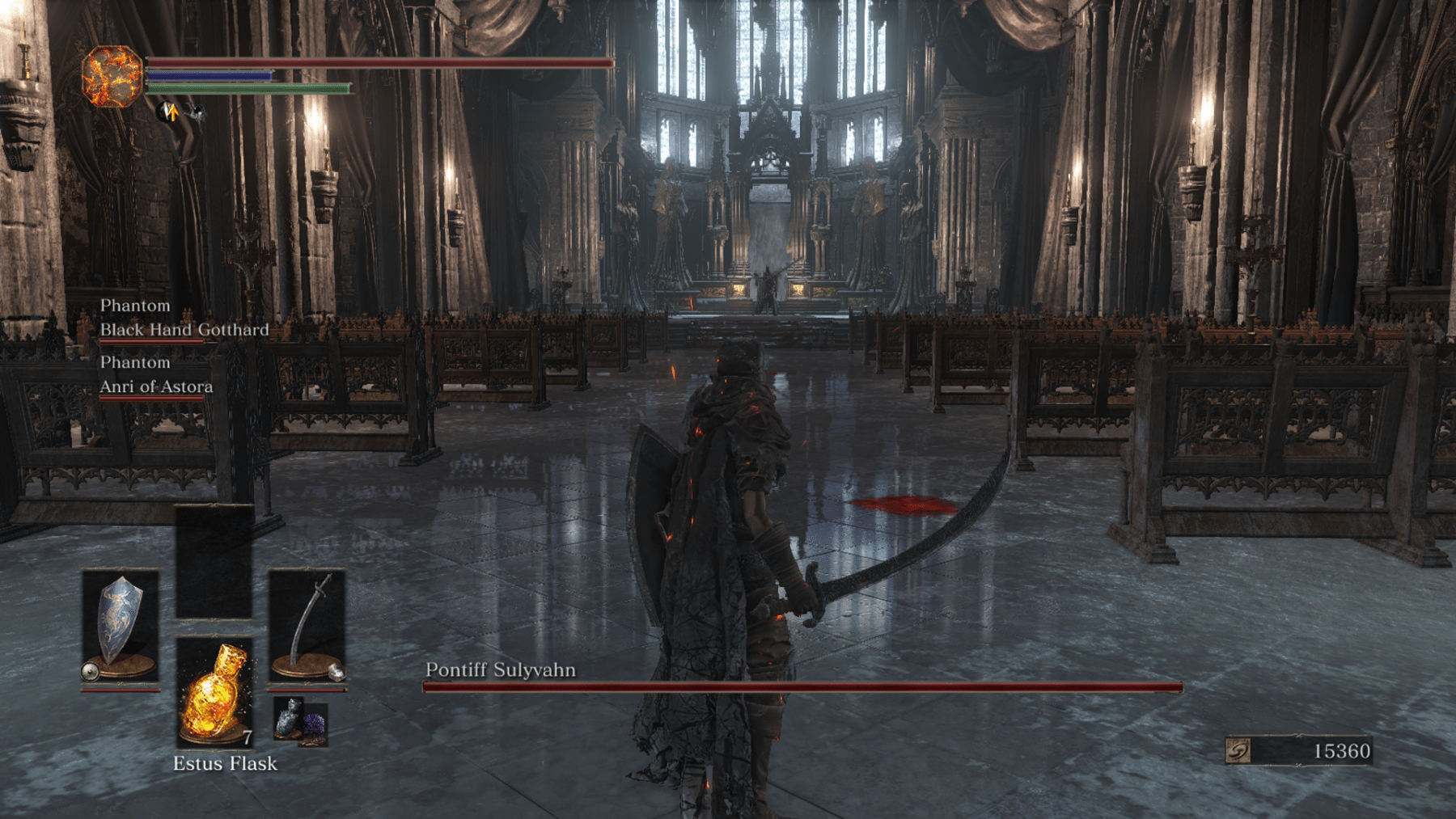Select the Estus Flask quick item slot
The image size is (1456, 819).
(214, 691)
